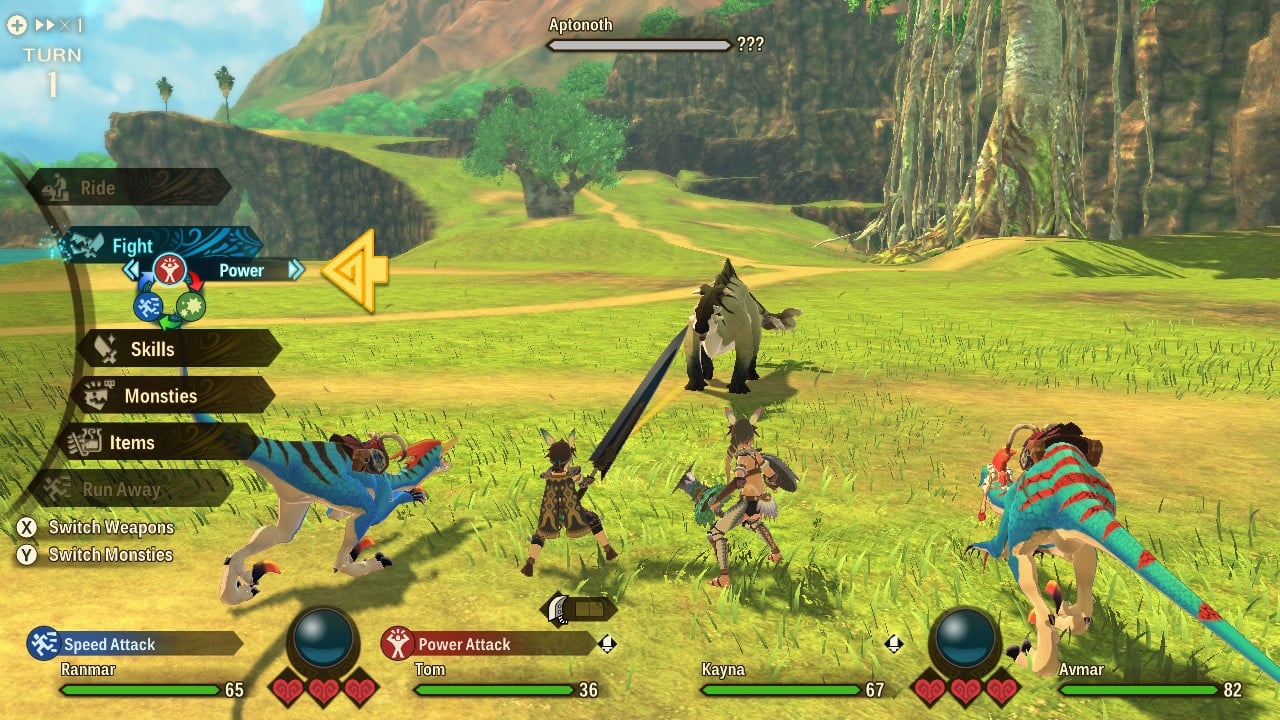Cycle attack type with the right arrow
The width and height of the screenshot is (1280, 720).
click(295, 270)
